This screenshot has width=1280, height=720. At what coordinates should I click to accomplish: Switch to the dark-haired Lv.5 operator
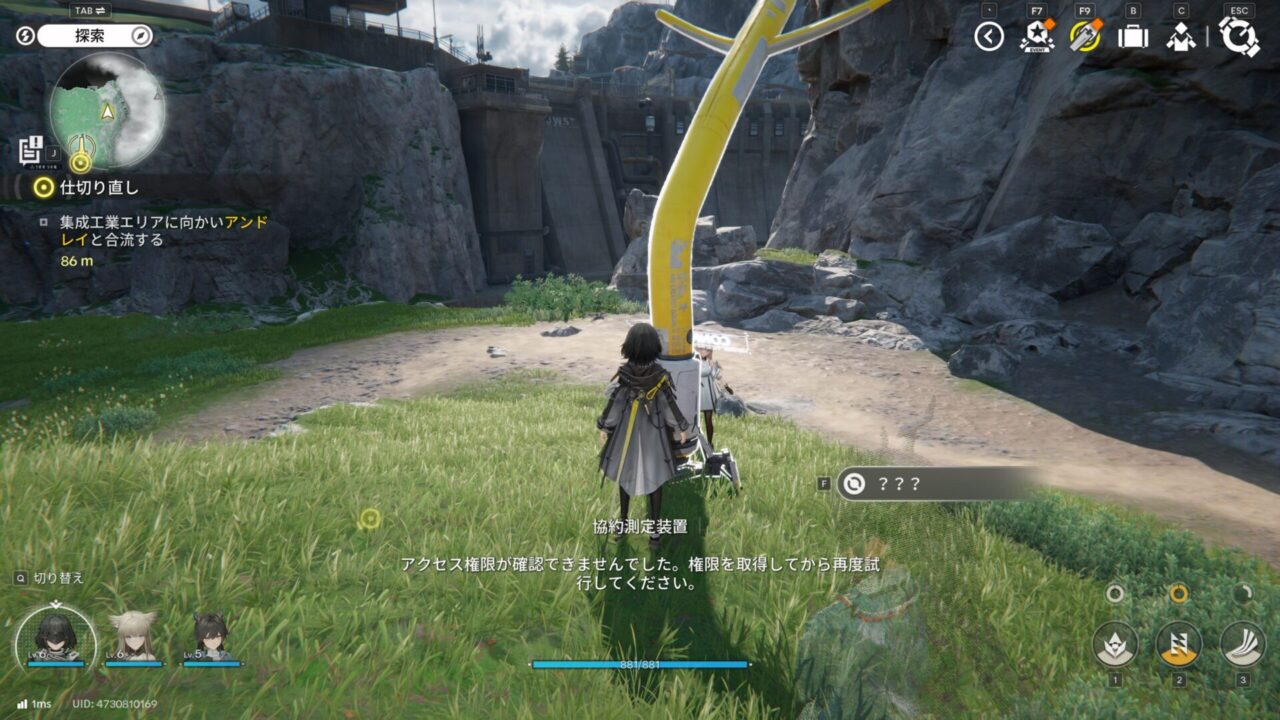point(211,637)
